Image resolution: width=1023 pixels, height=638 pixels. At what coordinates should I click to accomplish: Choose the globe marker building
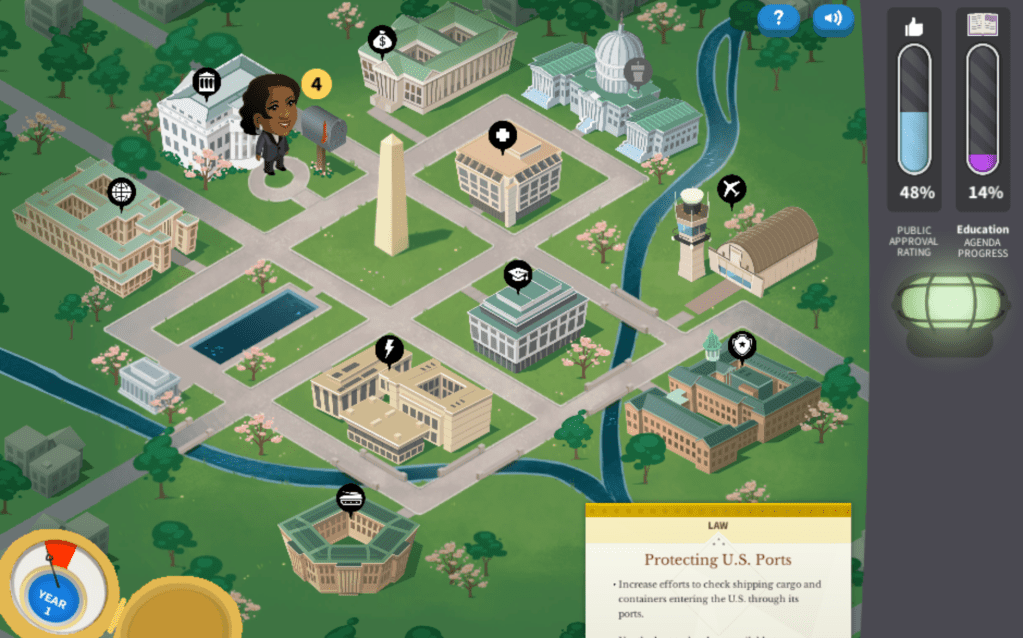coord(121,190)
